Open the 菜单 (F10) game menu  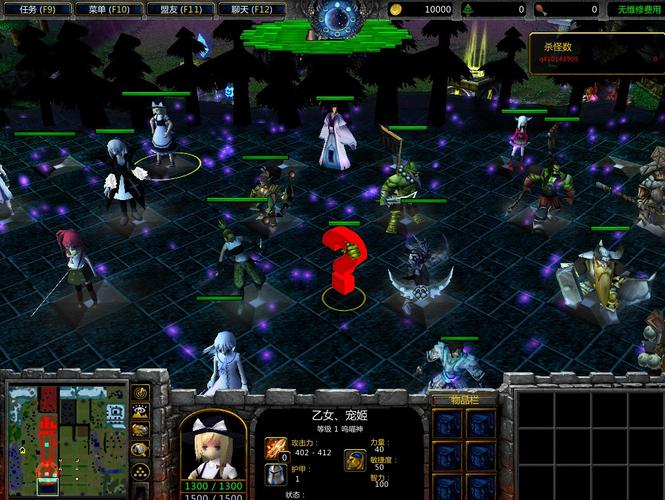pyautogui.click(x=108, y=9)
